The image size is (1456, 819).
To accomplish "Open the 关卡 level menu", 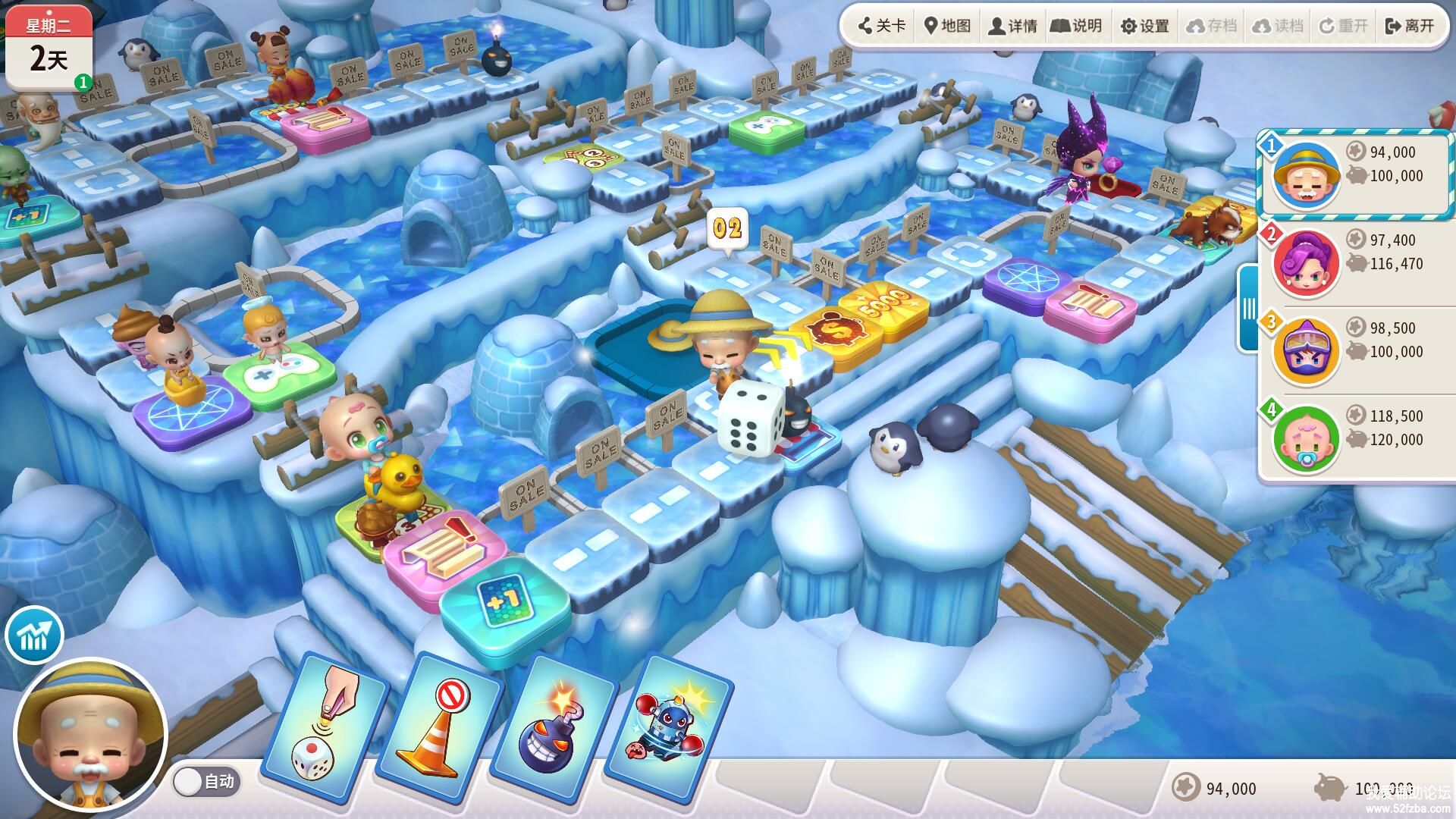I will point(881,26).
